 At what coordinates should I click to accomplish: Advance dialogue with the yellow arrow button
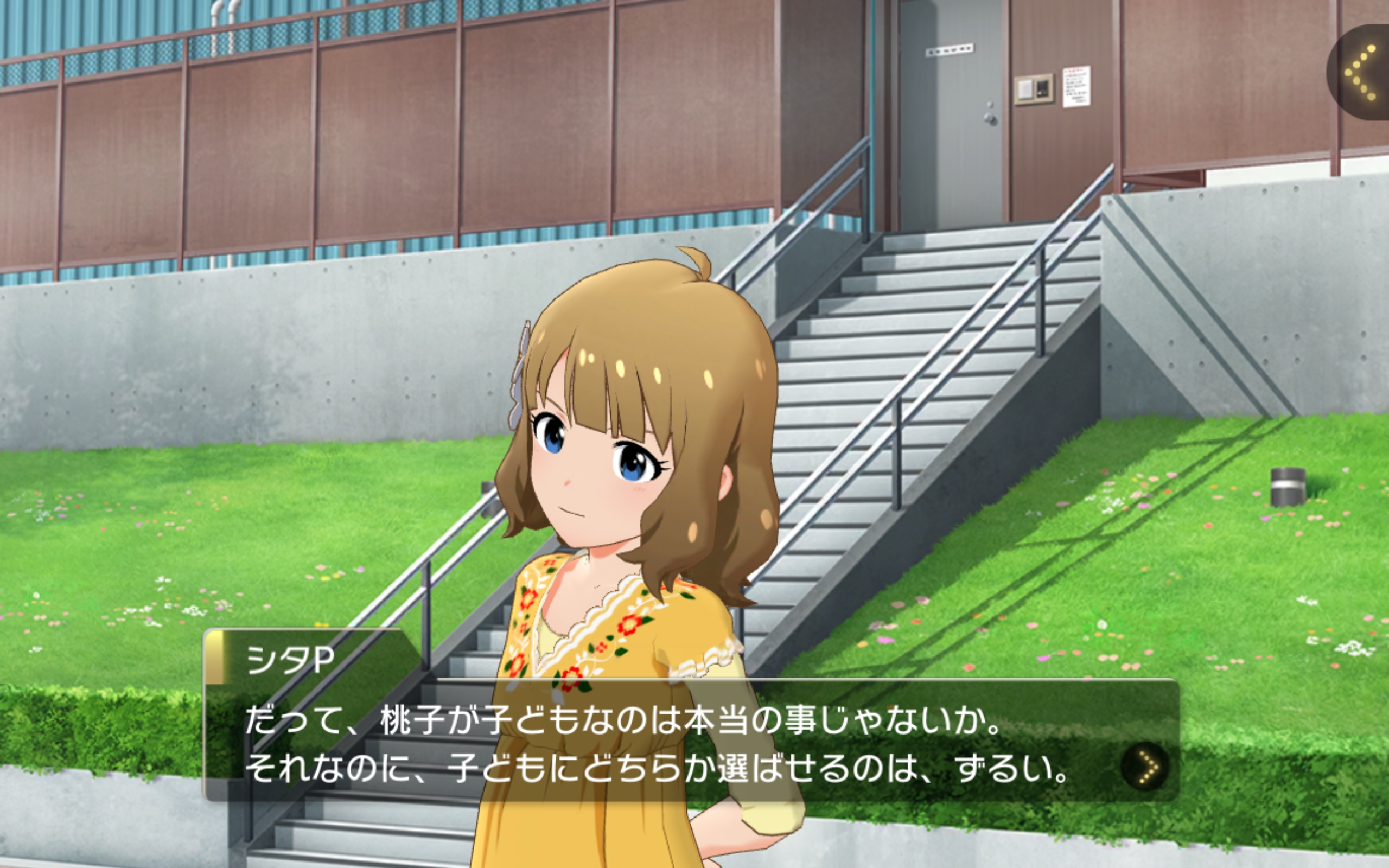click(1145, 767)
